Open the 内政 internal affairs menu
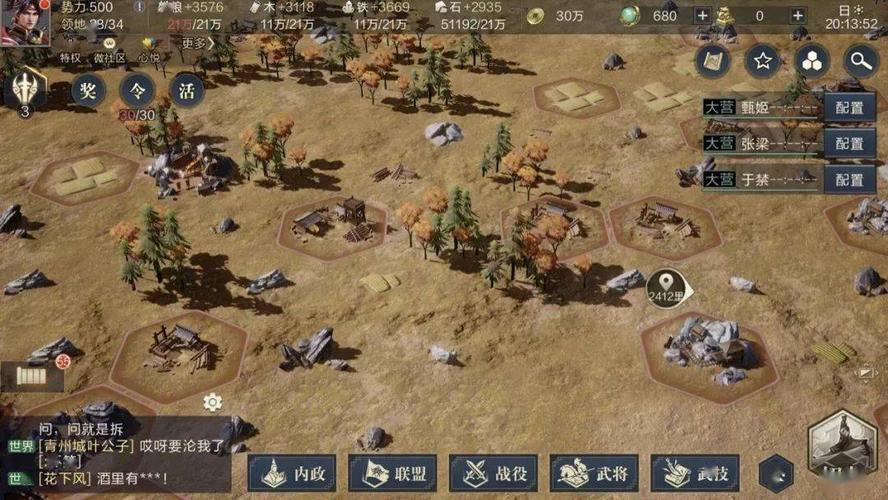 pyautogui.click(x=291, y=473)
